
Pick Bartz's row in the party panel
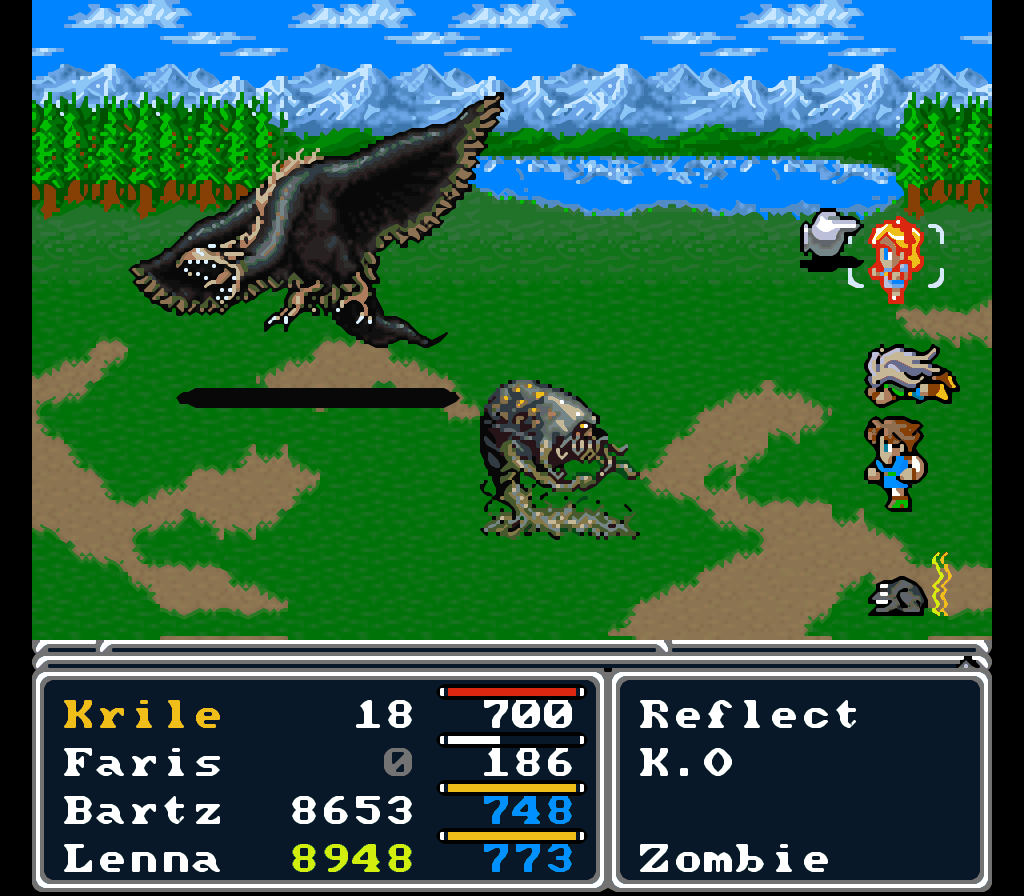(x=143, y=811)
